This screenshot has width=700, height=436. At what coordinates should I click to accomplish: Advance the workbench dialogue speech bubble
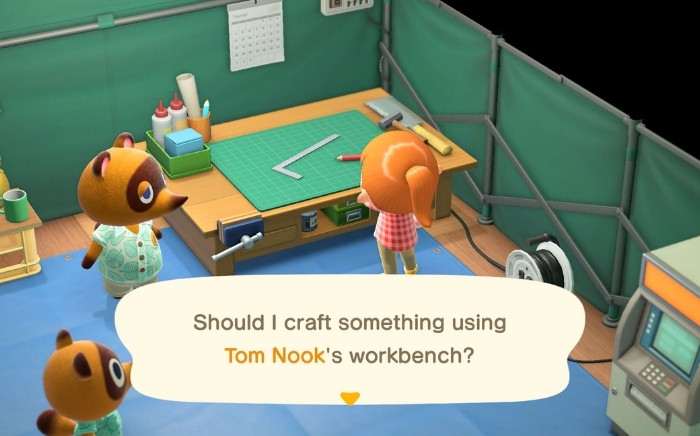coord(350,338)
